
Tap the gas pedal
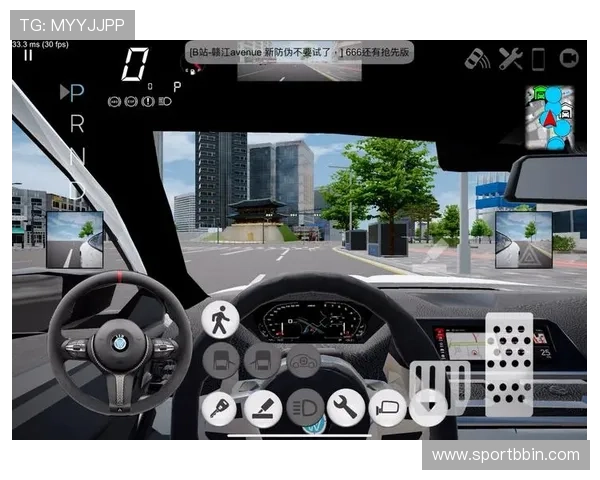[x=509, y=363]
